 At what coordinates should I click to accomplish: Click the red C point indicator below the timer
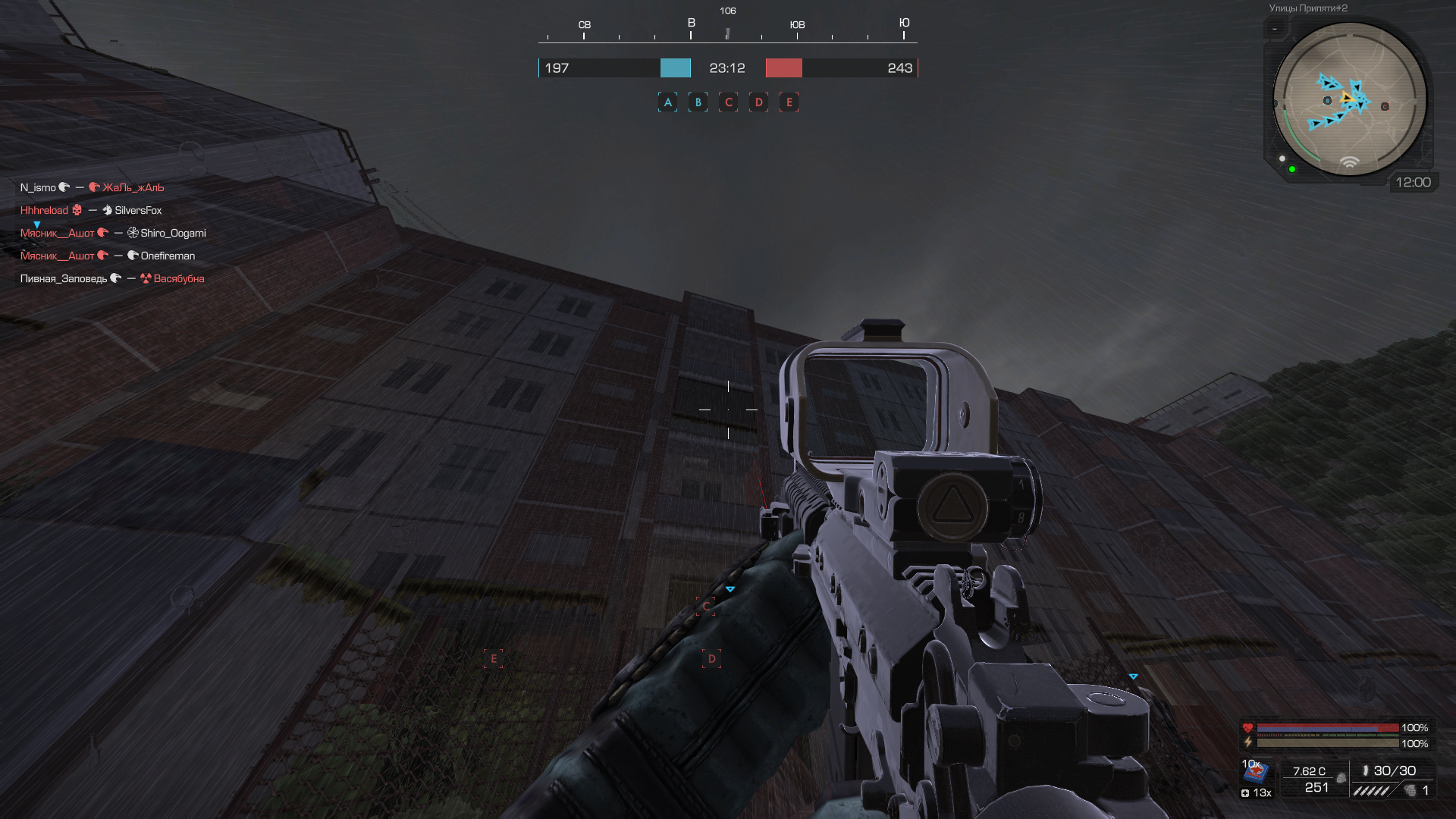tap(728, 102)
